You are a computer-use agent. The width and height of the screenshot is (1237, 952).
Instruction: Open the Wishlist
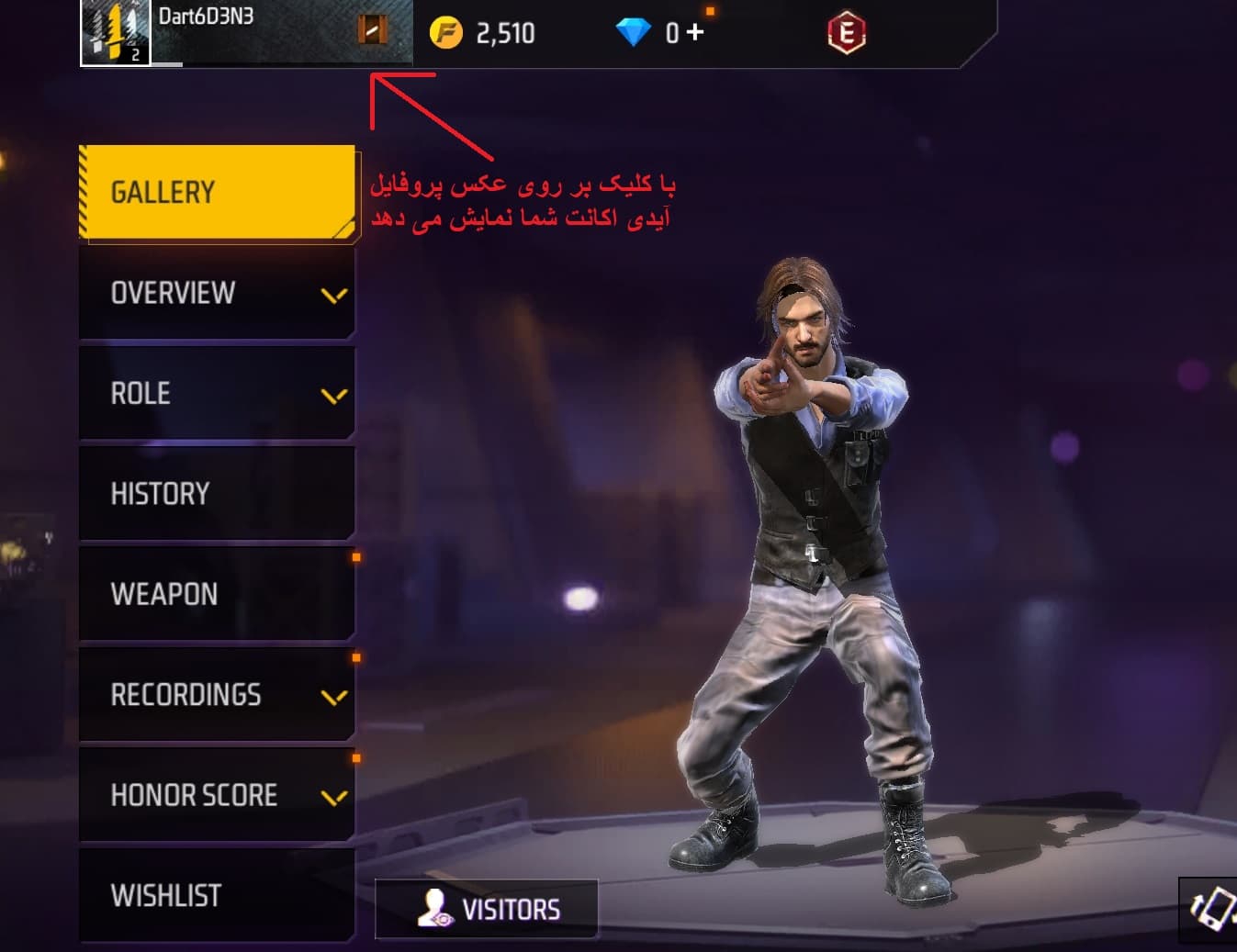click(218, 895)
